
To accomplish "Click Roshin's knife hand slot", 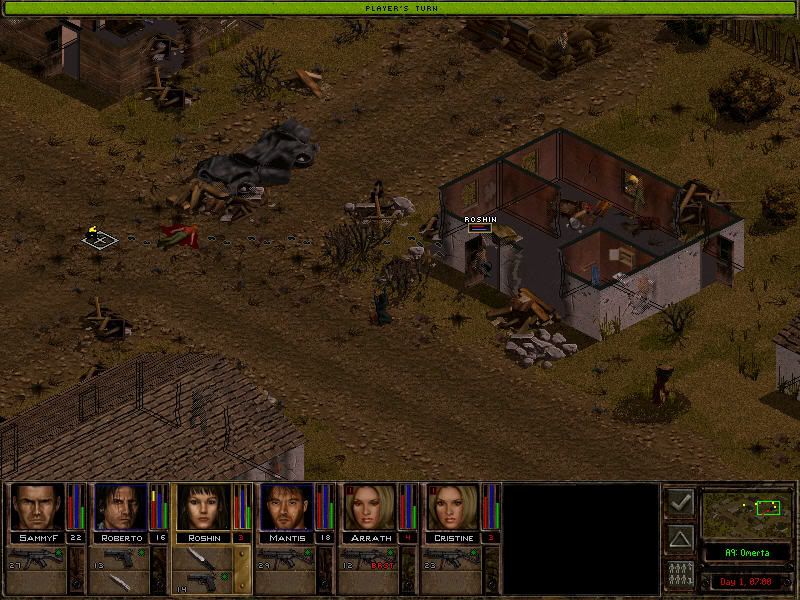I will tap(207, 556).
